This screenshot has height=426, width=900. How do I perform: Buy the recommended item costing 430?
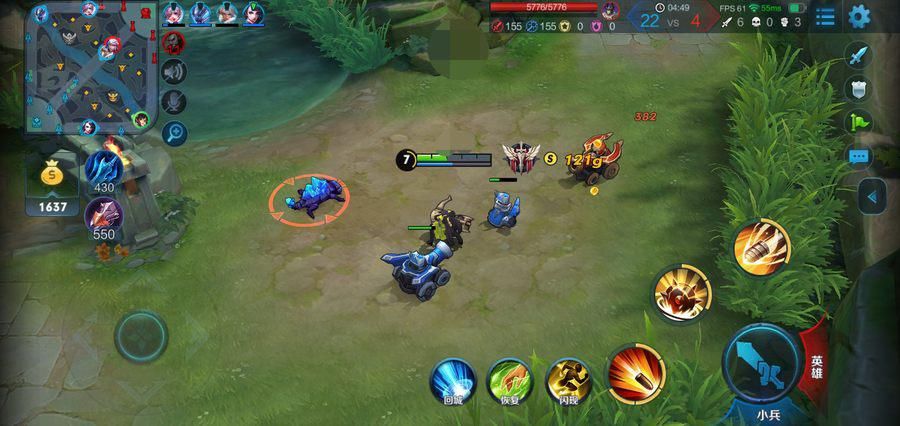pos(103,168)
